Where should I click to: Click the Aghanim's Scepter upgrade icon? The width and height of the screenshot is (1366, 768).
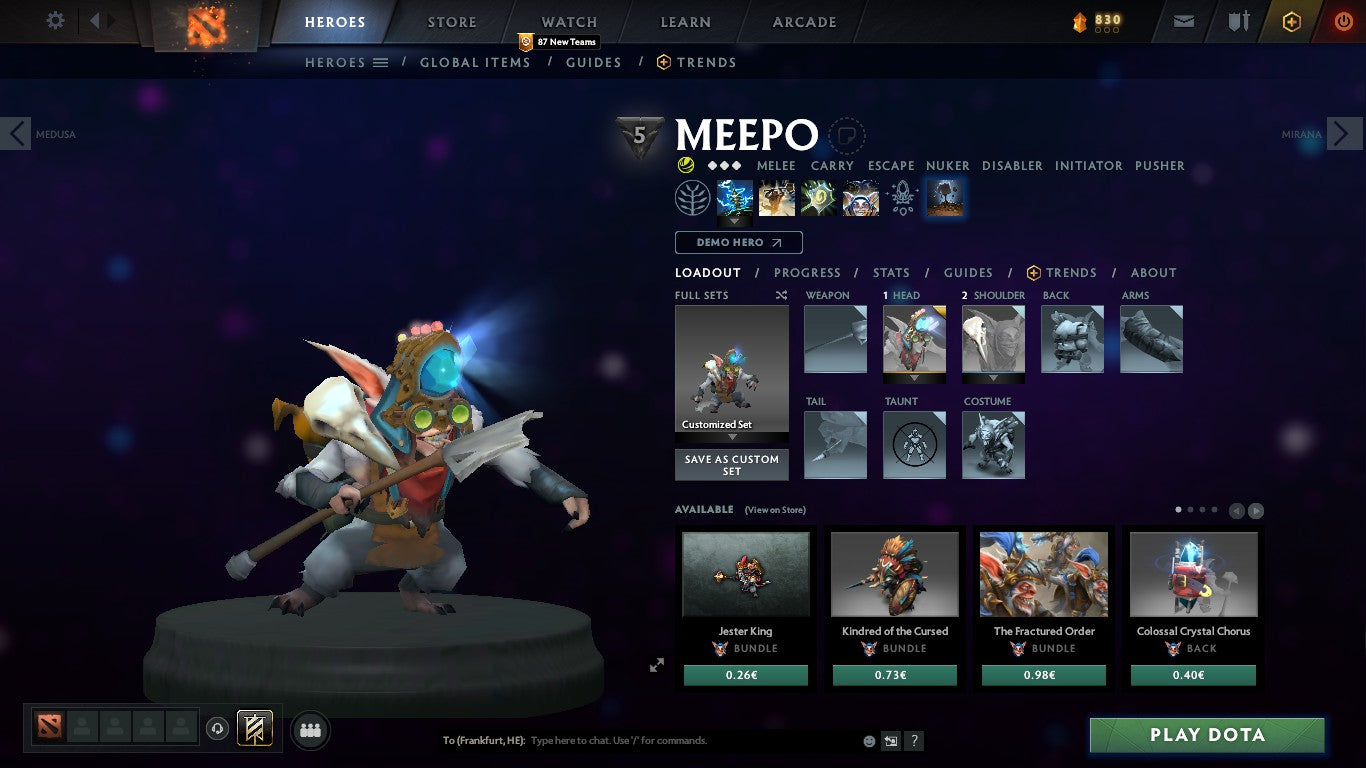point(903,197)
